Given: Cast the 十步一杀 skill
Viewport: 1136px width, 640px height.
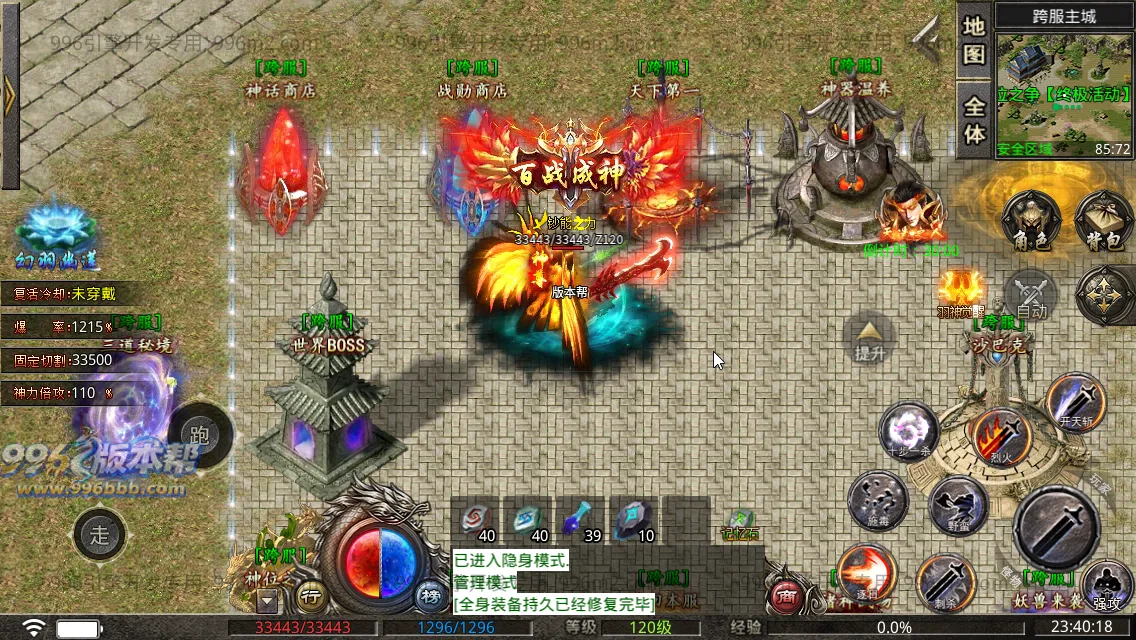Looking at the screenshot, I should [x=908, y=431].
